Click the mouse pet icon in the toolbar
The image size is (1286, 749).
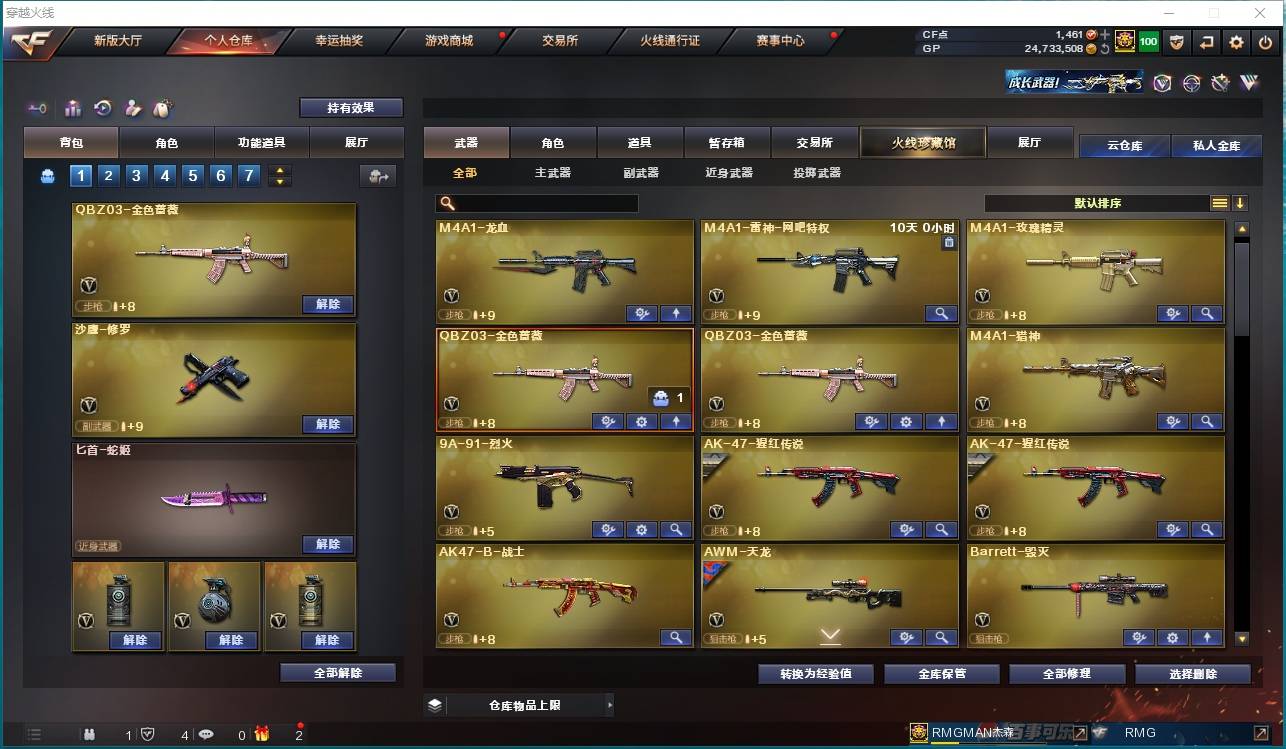pos(162,108)
